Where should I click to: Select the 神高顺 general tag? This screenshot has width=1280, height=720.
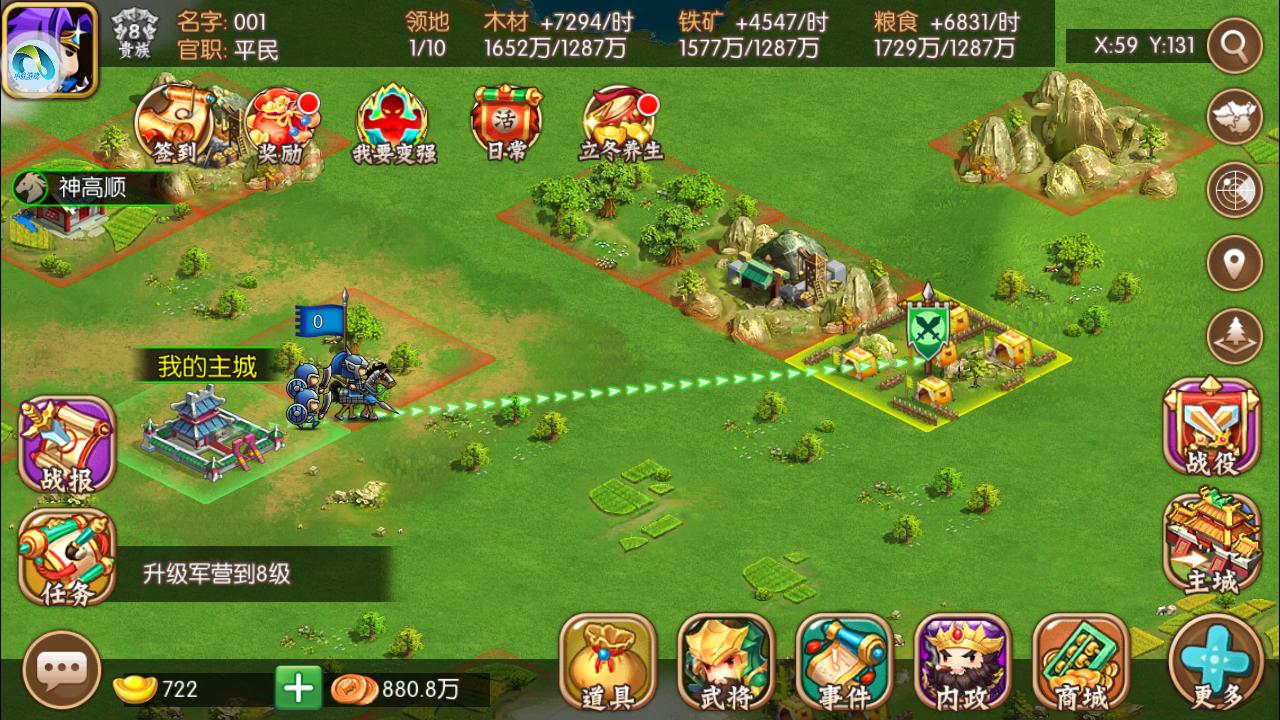point(90,187)
